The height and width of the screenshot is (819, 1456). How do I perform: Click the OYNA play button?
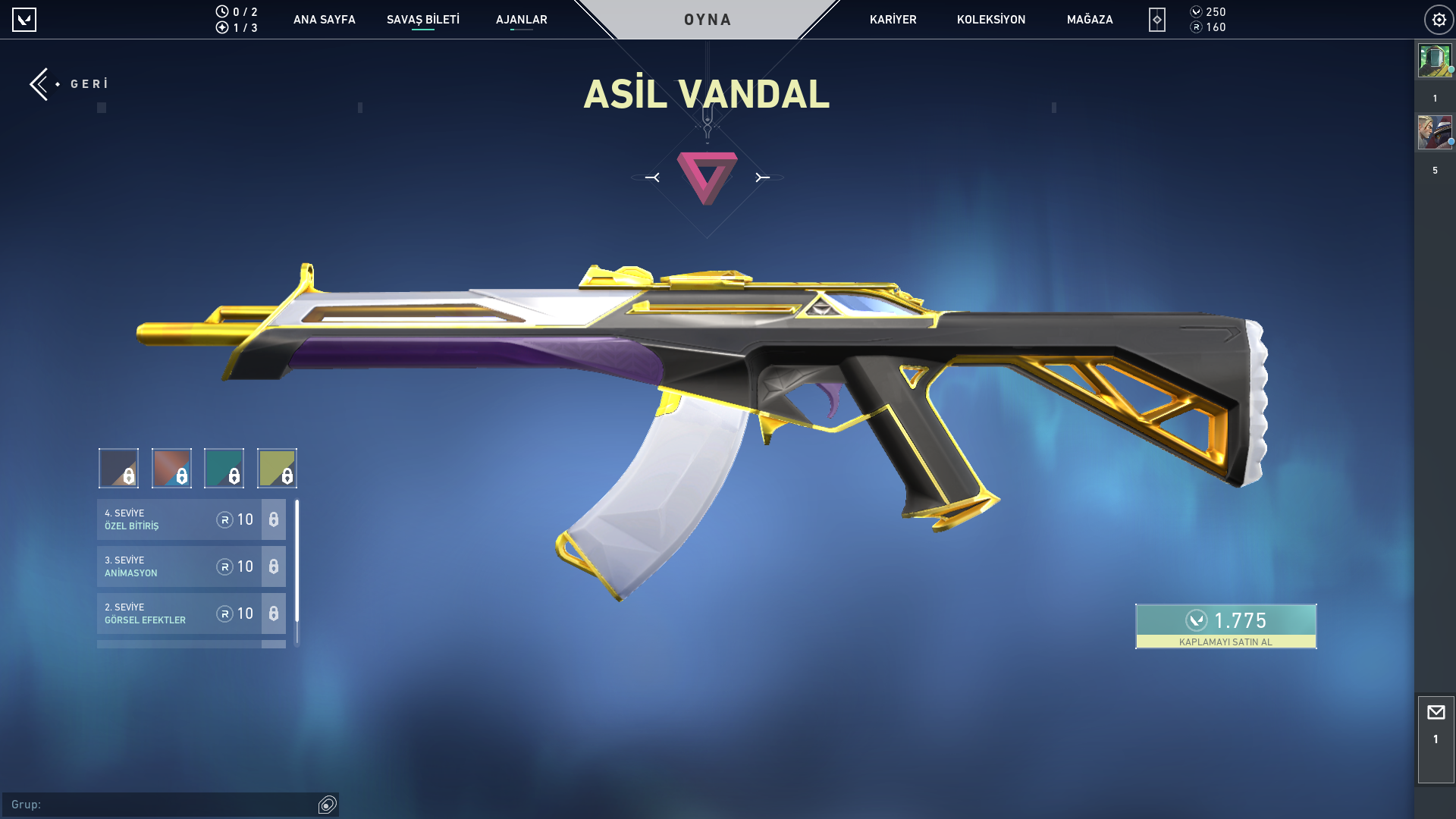point(708,20)
